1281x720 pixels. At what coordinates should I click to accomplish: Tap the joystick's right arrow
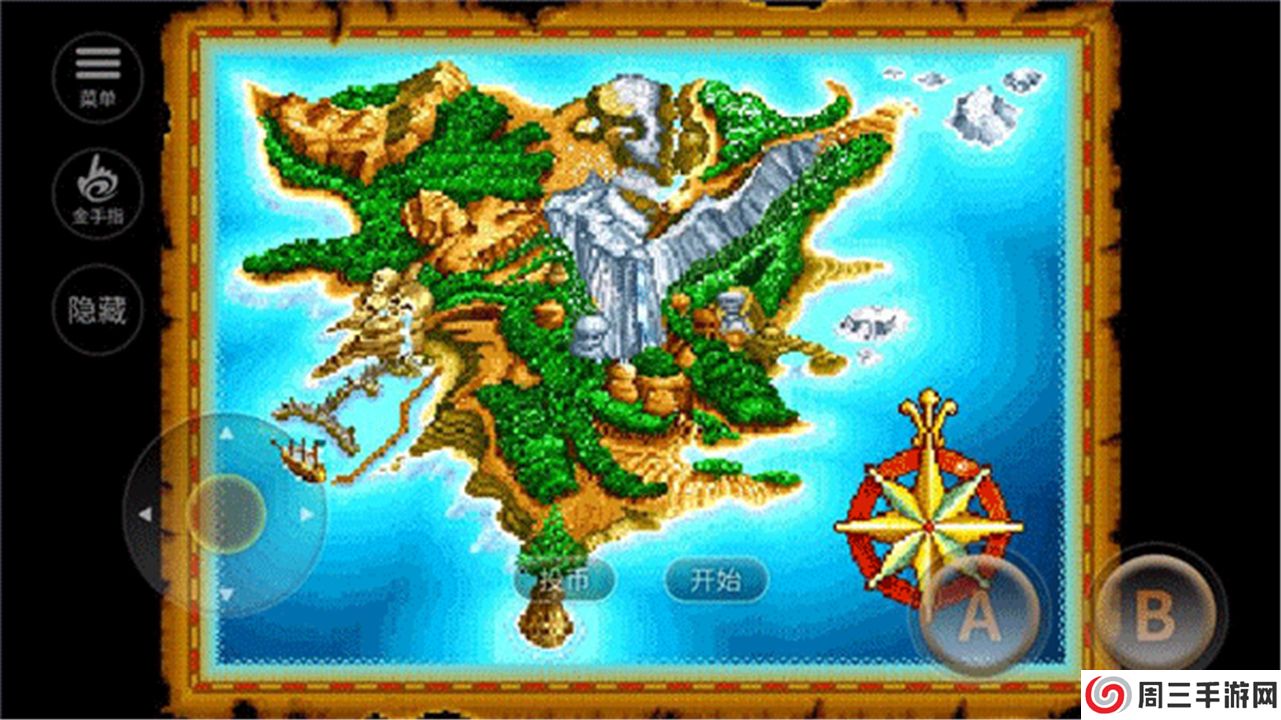click(x=307, y=514)
